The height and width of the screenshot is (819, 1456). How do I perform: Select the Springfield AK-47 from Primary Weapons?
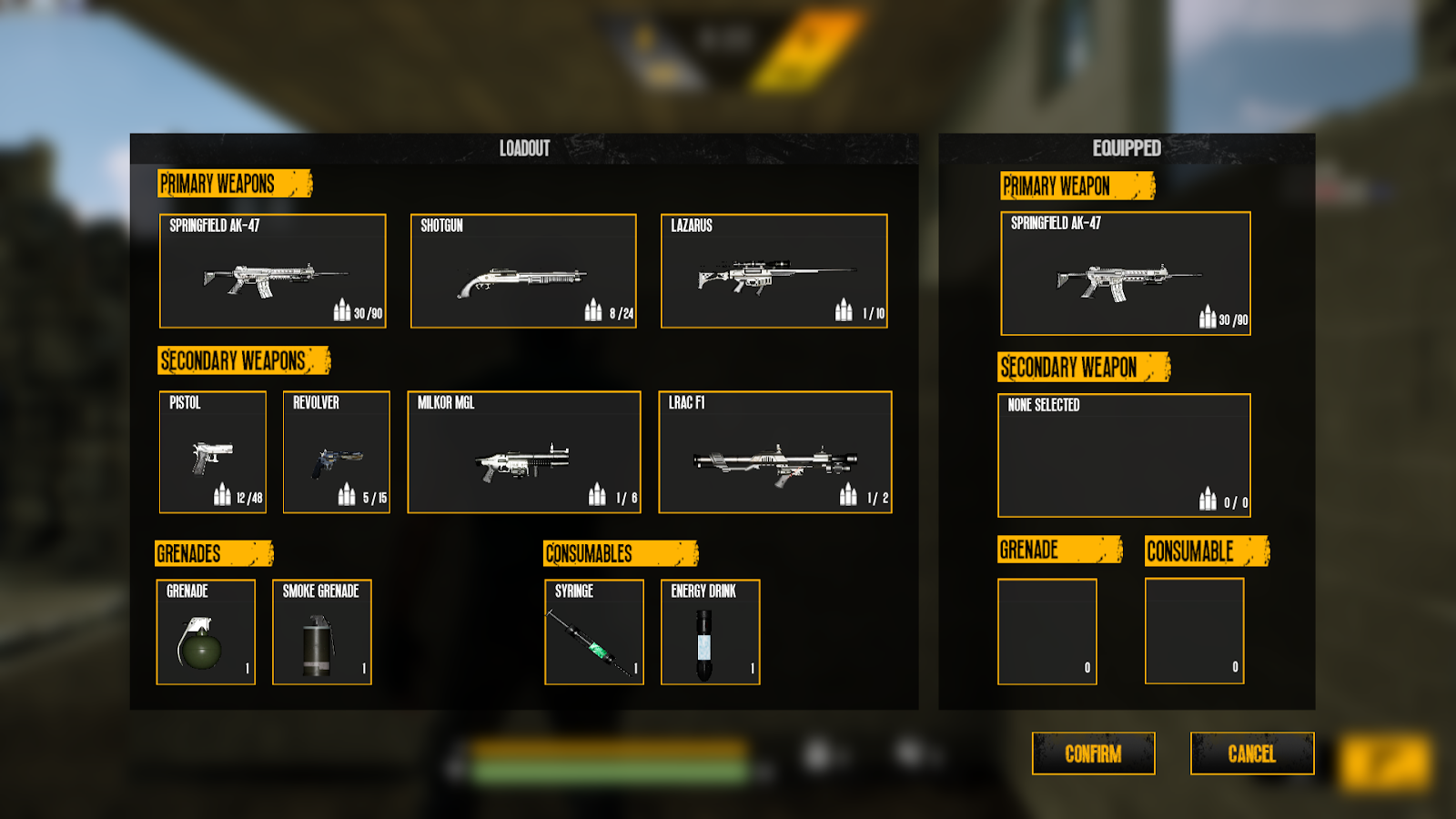click(273, 271)
